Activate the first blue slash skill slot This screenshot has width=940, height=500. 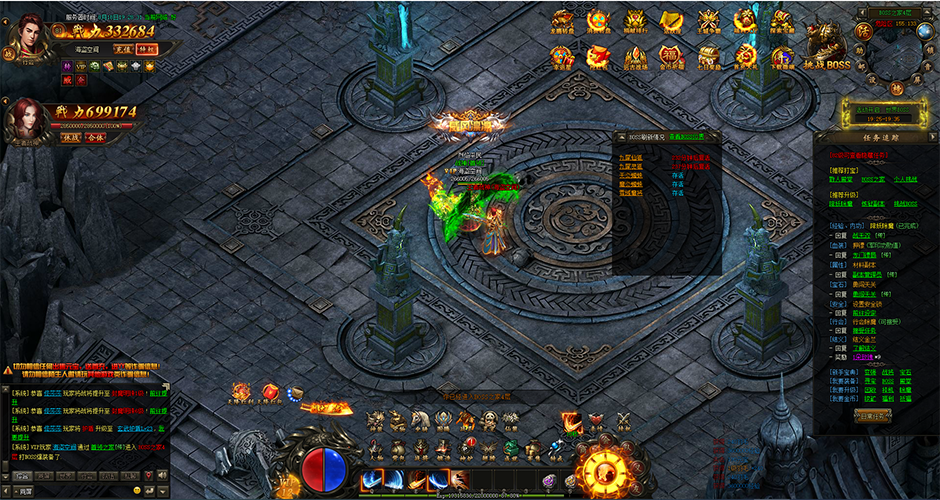(x=370, y=480)
